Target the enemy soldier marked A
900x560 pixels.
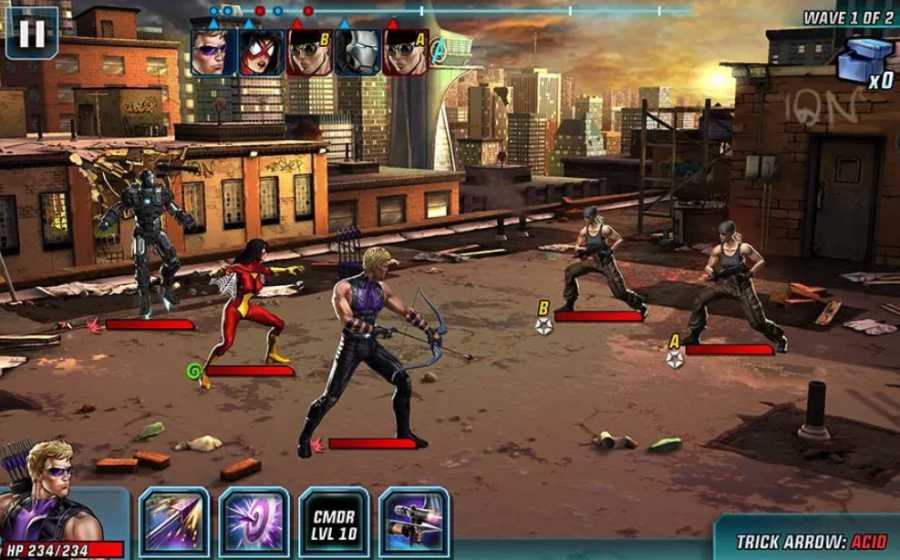735,285
